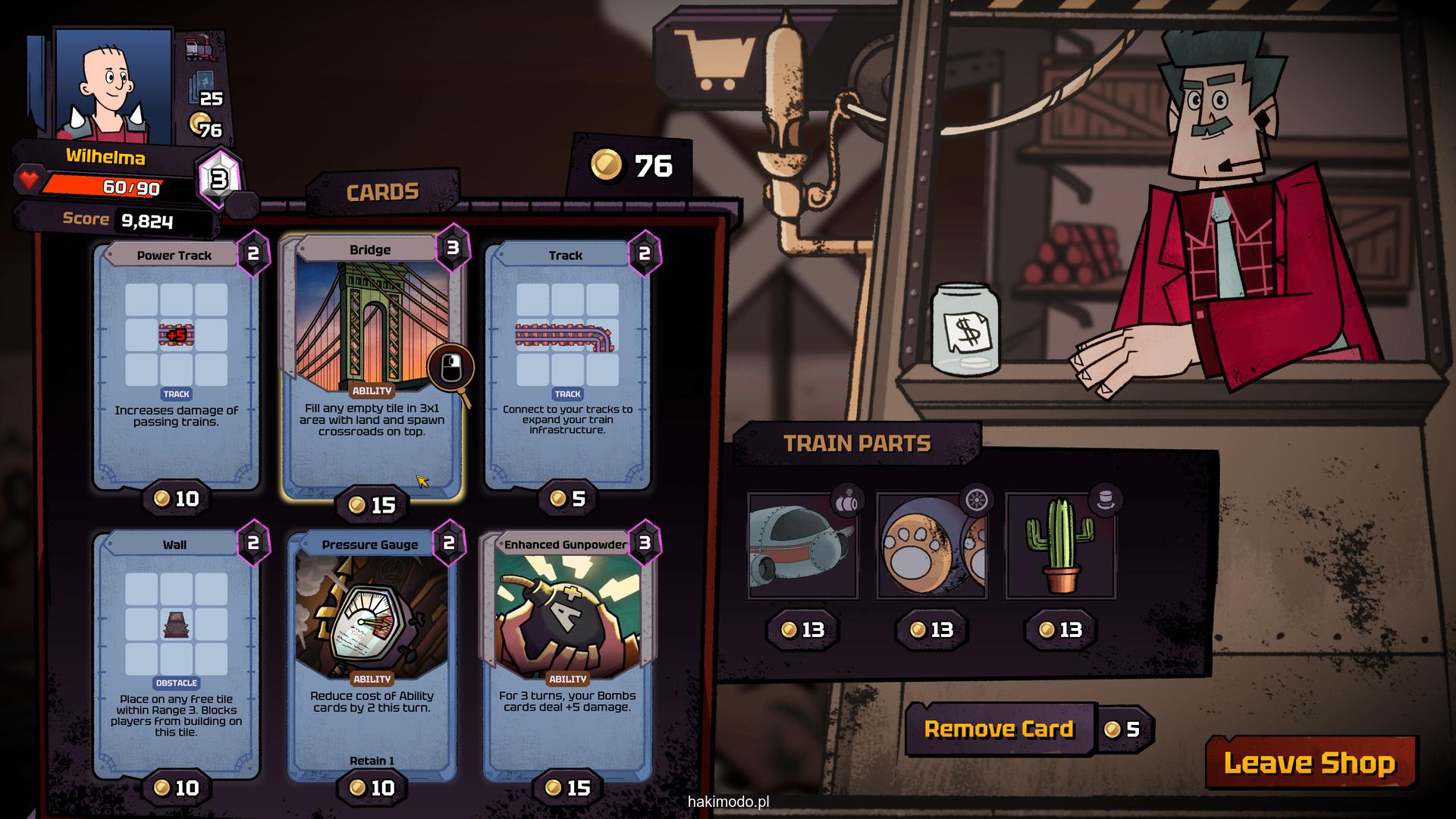Inspect the Bridge card with magnifier icon
This screenshot has width=1456, height=819.
450,369
